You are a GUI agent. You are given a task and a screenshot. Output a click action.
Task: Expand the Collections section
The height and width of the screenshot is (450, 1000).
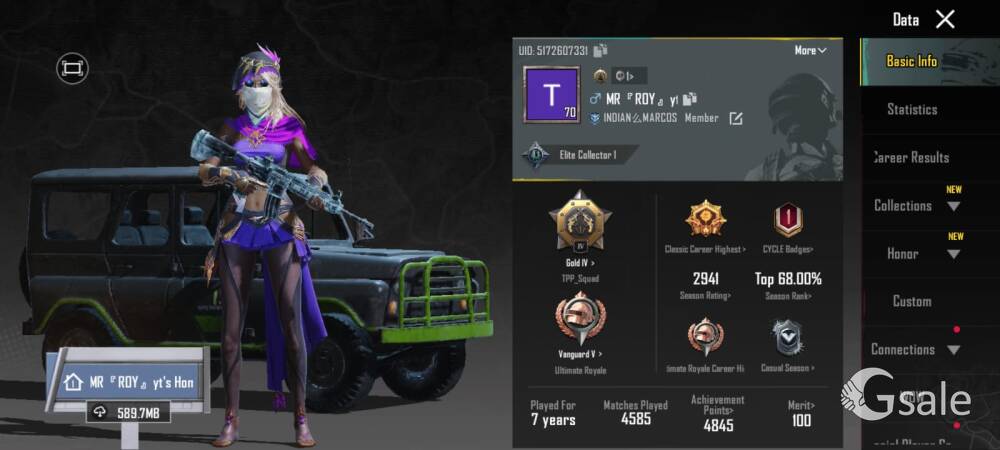coord(915,205)
